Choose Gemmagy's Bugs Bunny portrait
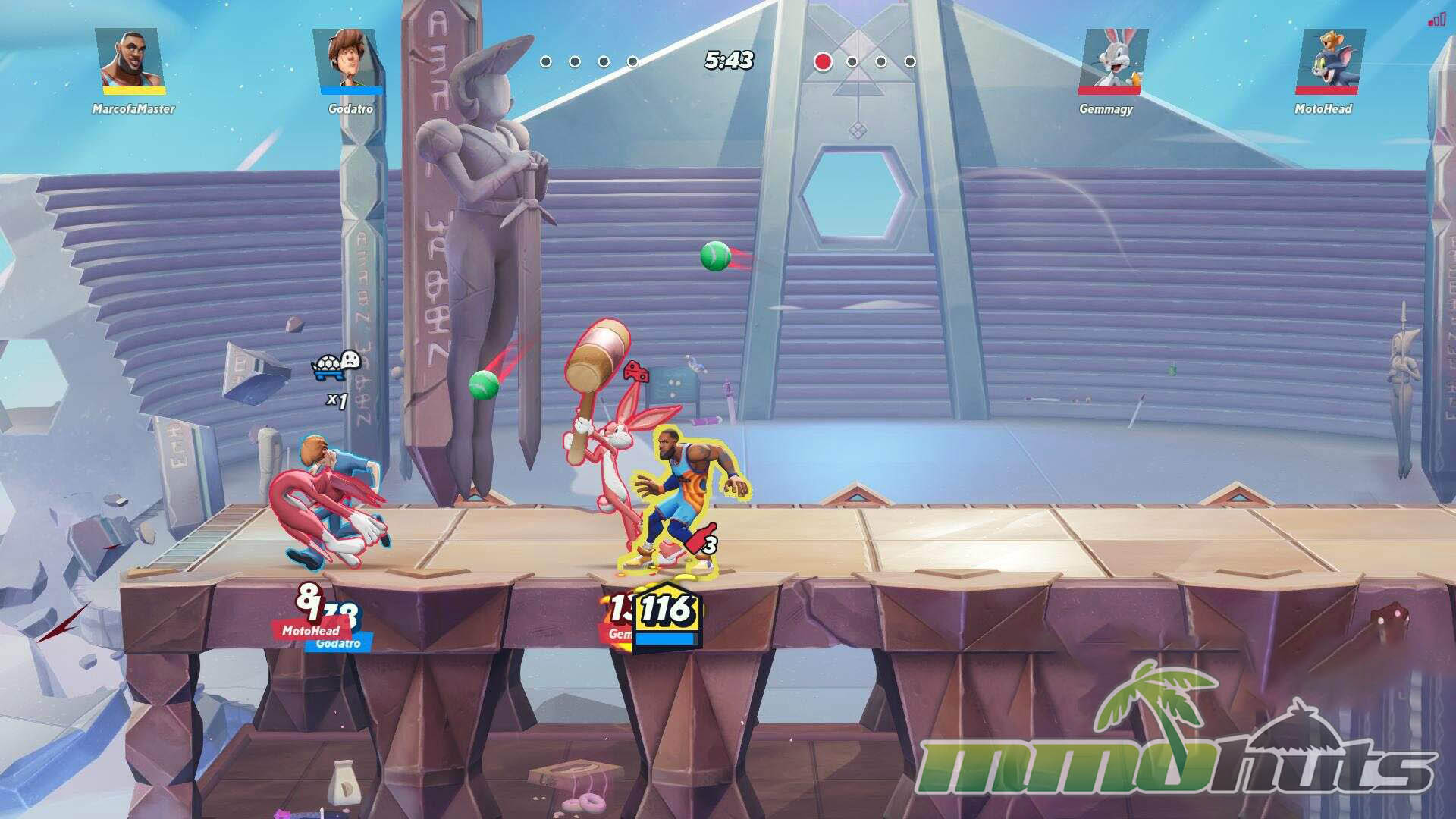 1112,61
